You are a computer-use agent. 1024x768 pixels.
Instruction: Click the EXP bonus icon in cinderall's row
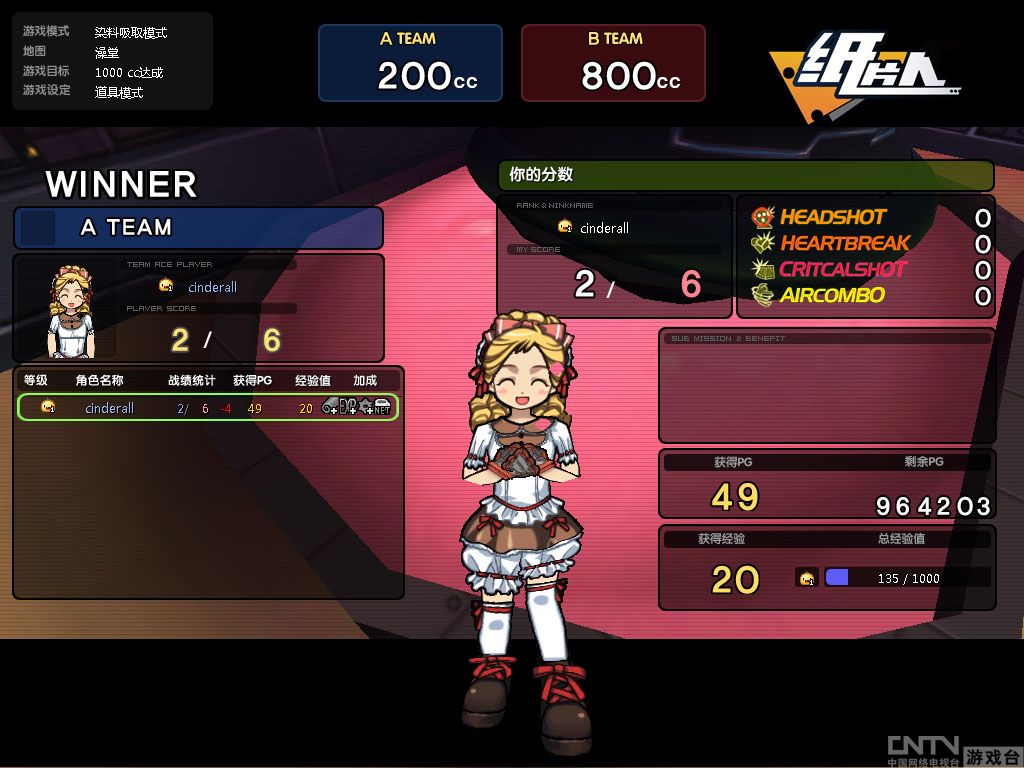click(x=348, y=407)
